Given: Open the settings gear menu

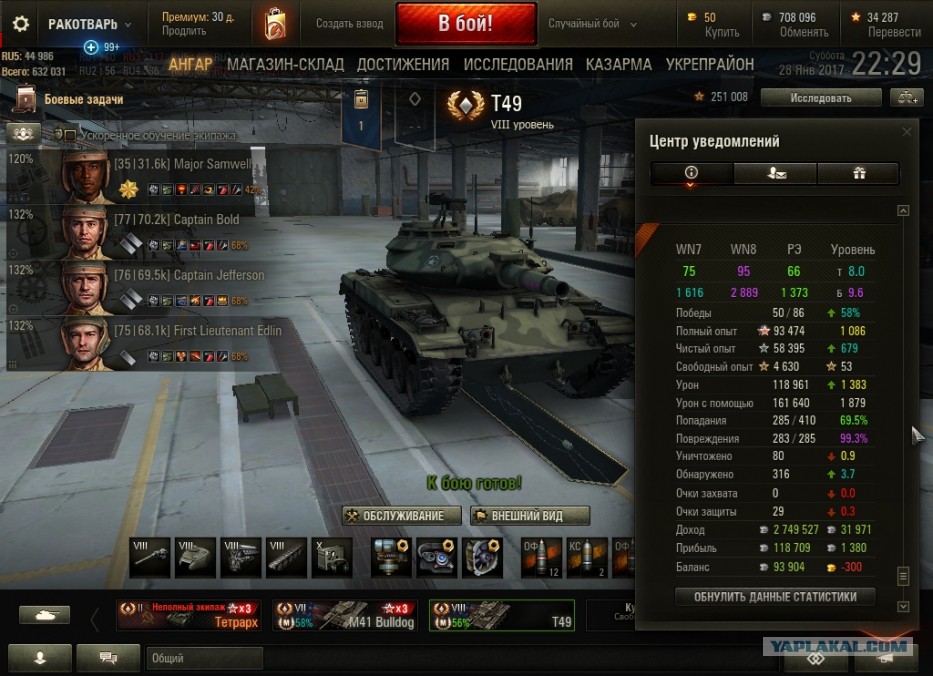Looking at the screenshot, I should click(20, 24).
